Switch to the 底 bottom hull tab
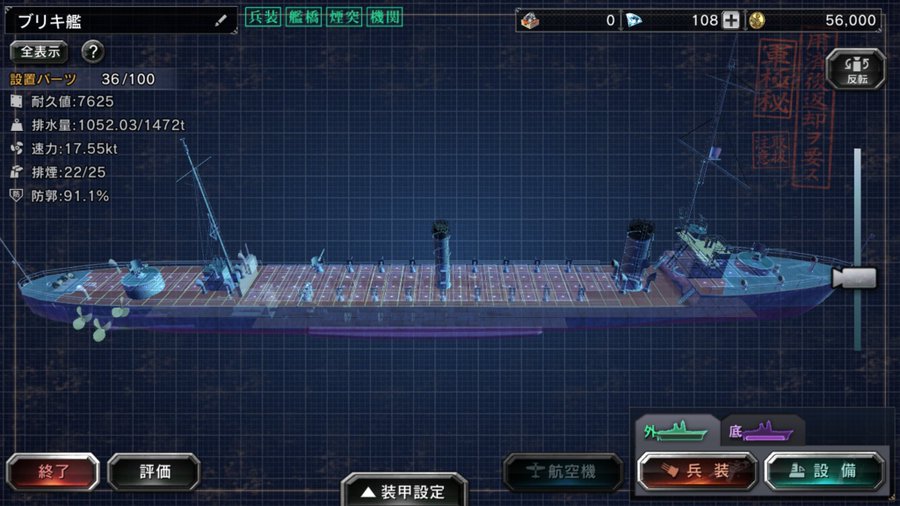The width and height of the screenshot is (900, 506). point(762,431)
